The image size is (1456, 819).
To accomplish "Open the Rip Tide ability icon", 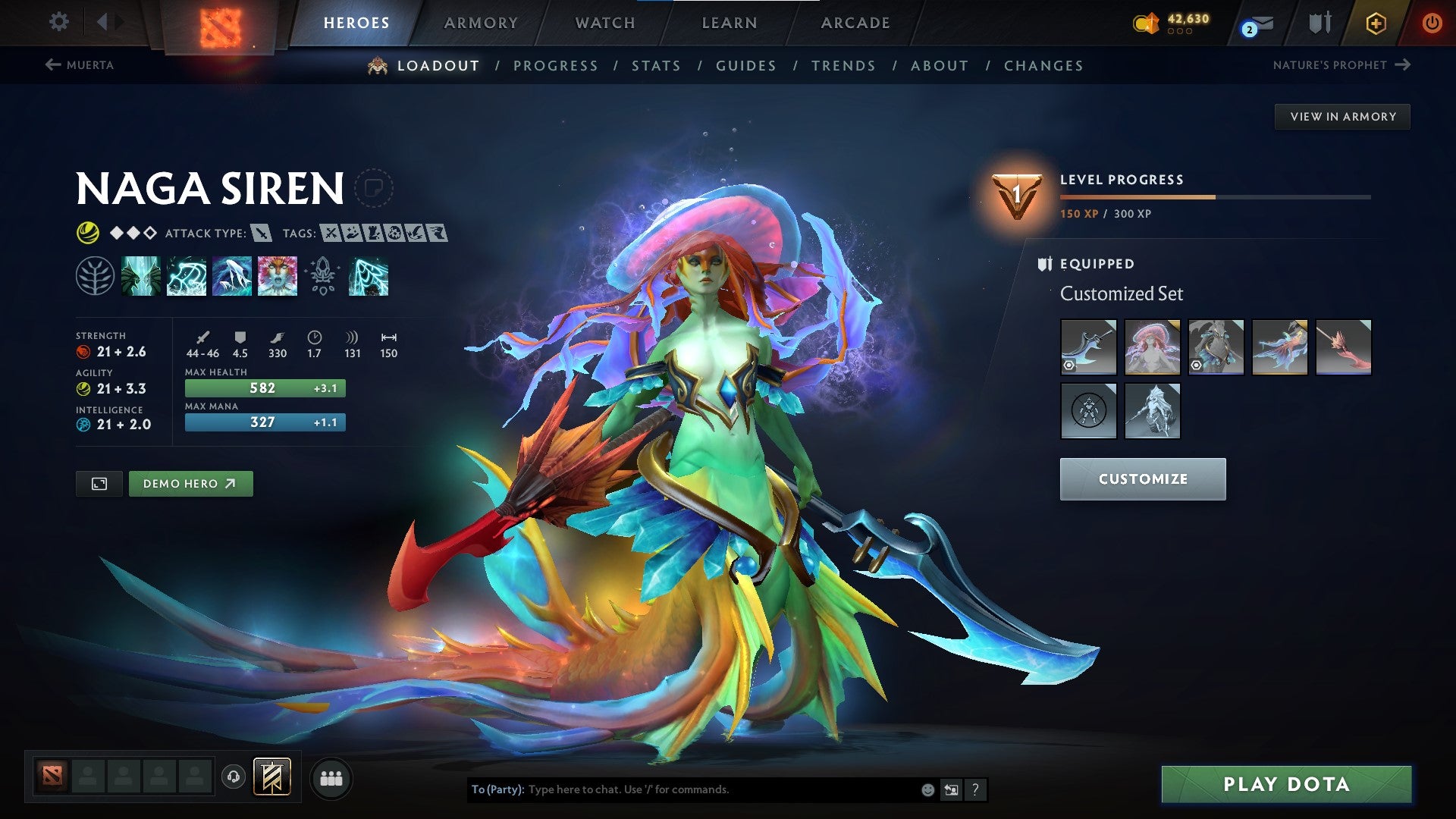I will coord(233,277).
